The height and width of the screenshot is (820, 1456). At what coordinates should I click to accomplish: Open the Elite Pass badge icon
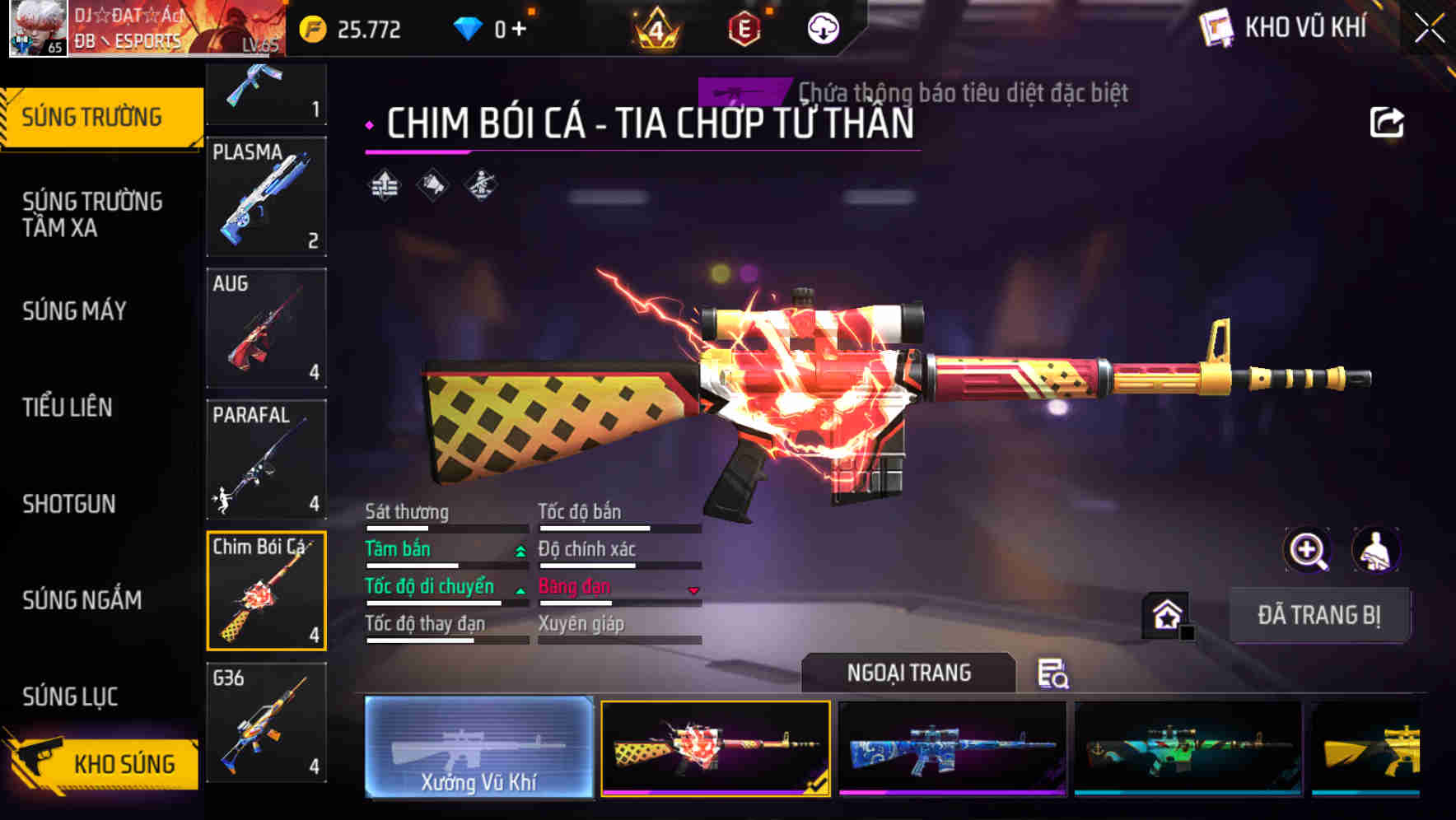point(745,29)
